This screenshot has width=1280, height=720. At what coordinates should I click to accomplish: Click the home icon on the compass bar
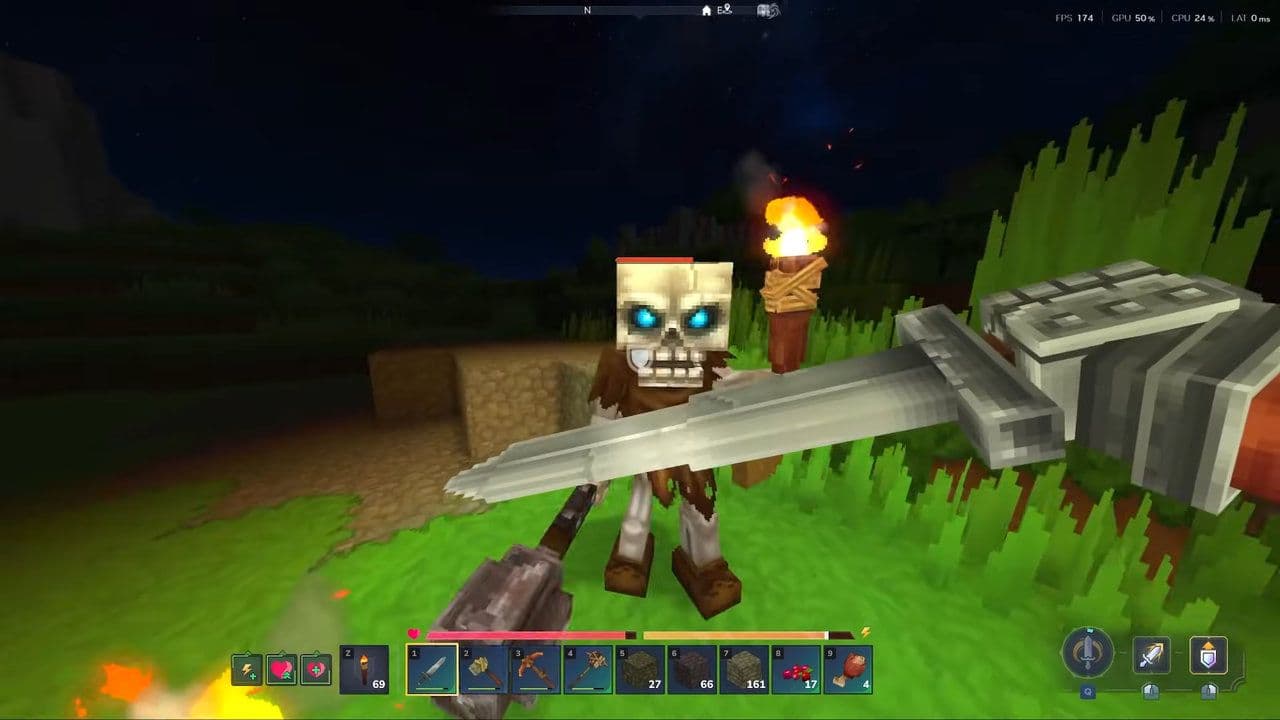pos(706,11)
